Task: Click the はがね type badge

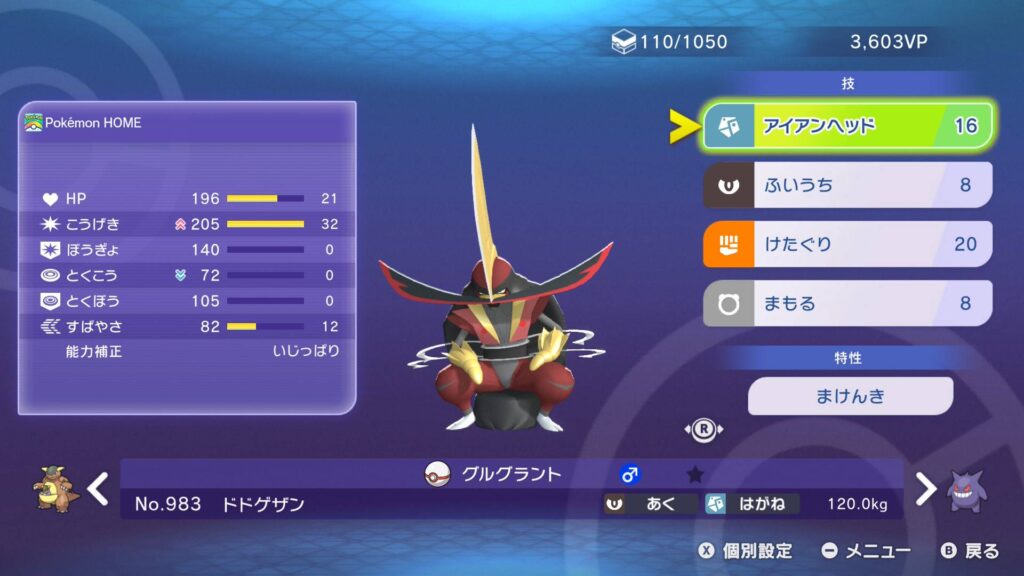Action: pos(751,504)
